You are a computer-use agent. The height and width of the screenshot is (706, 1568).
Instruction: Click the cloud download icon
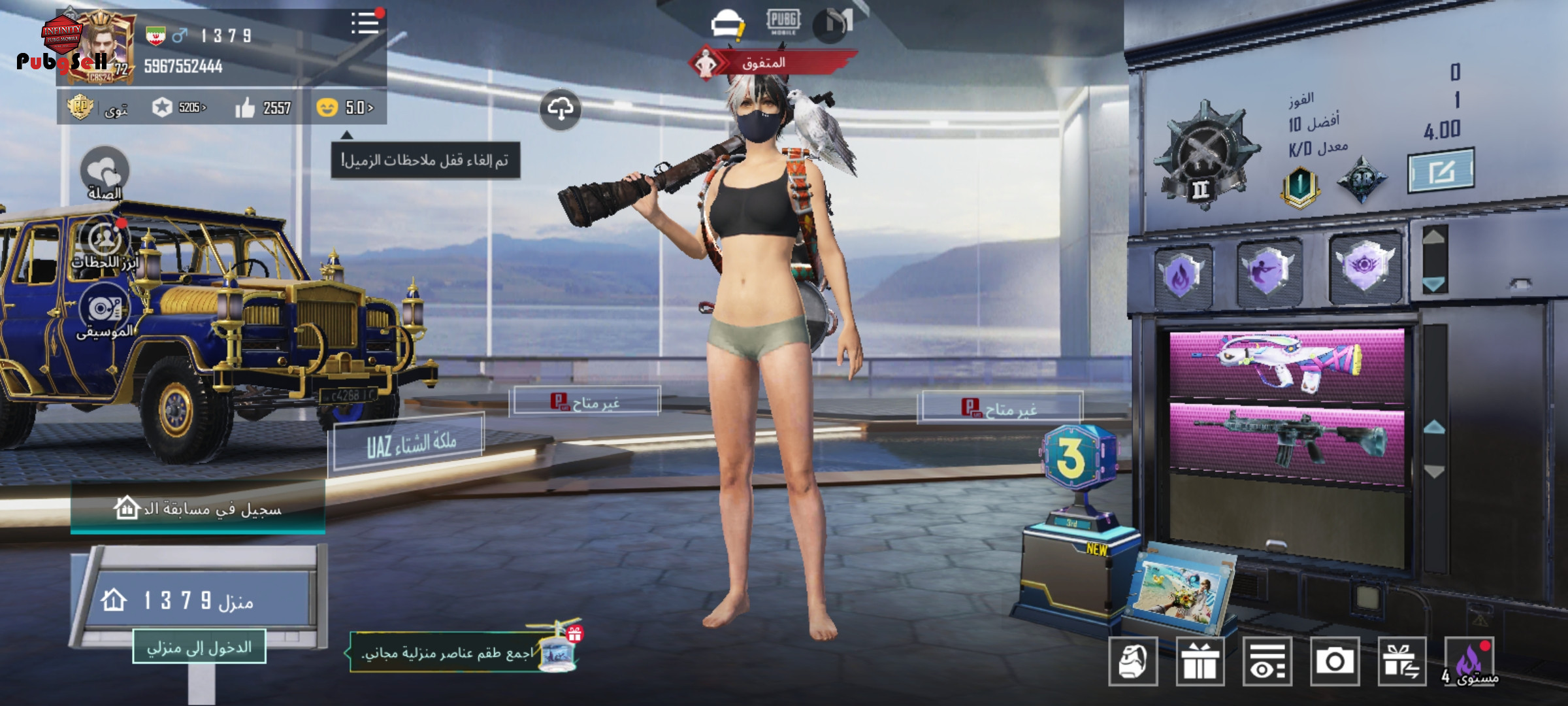pos(560,109)
